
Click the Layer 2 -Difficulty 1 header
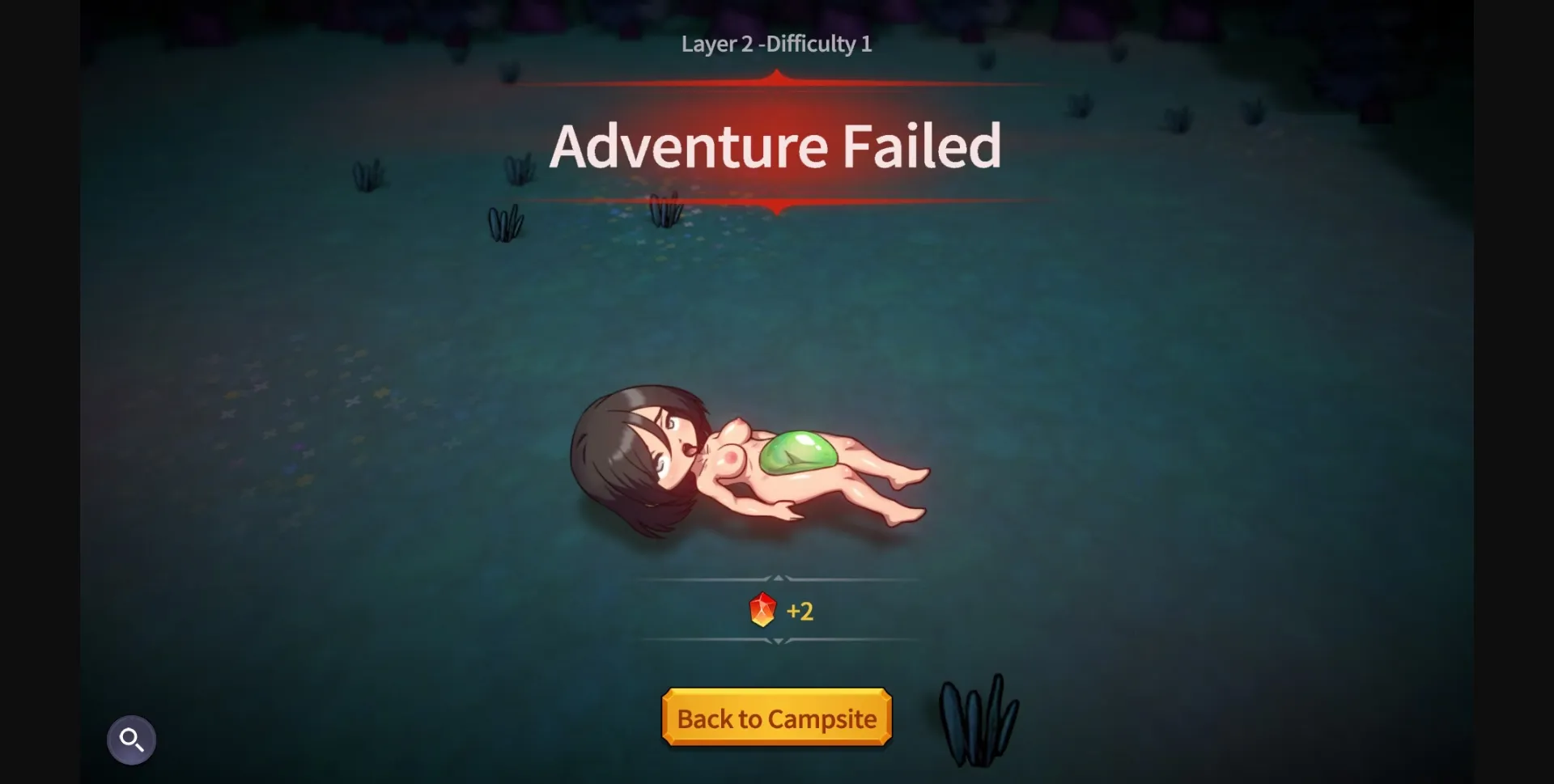pos(776,44)
